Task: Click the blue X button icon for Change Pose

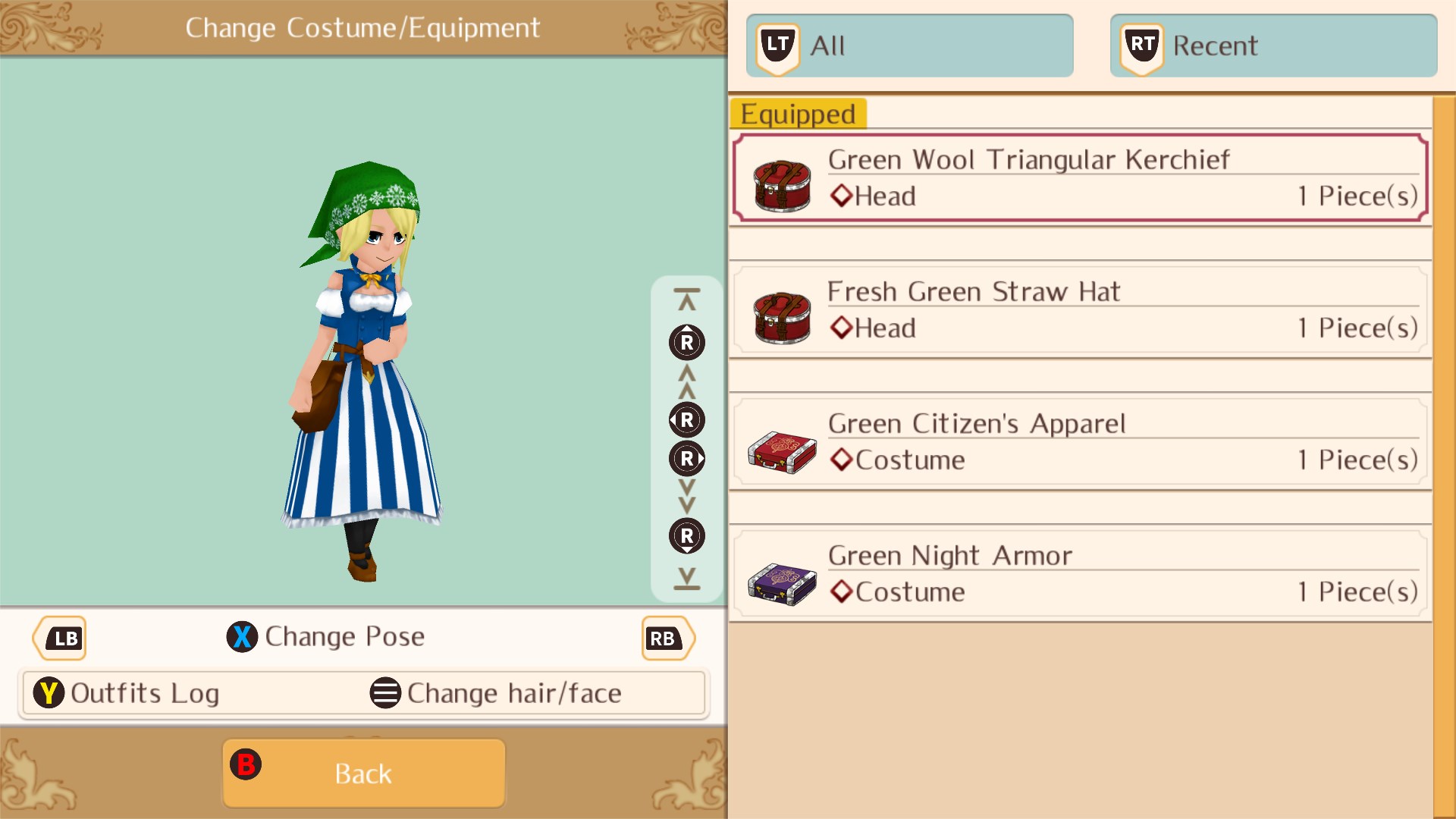Action: (243, 637)
